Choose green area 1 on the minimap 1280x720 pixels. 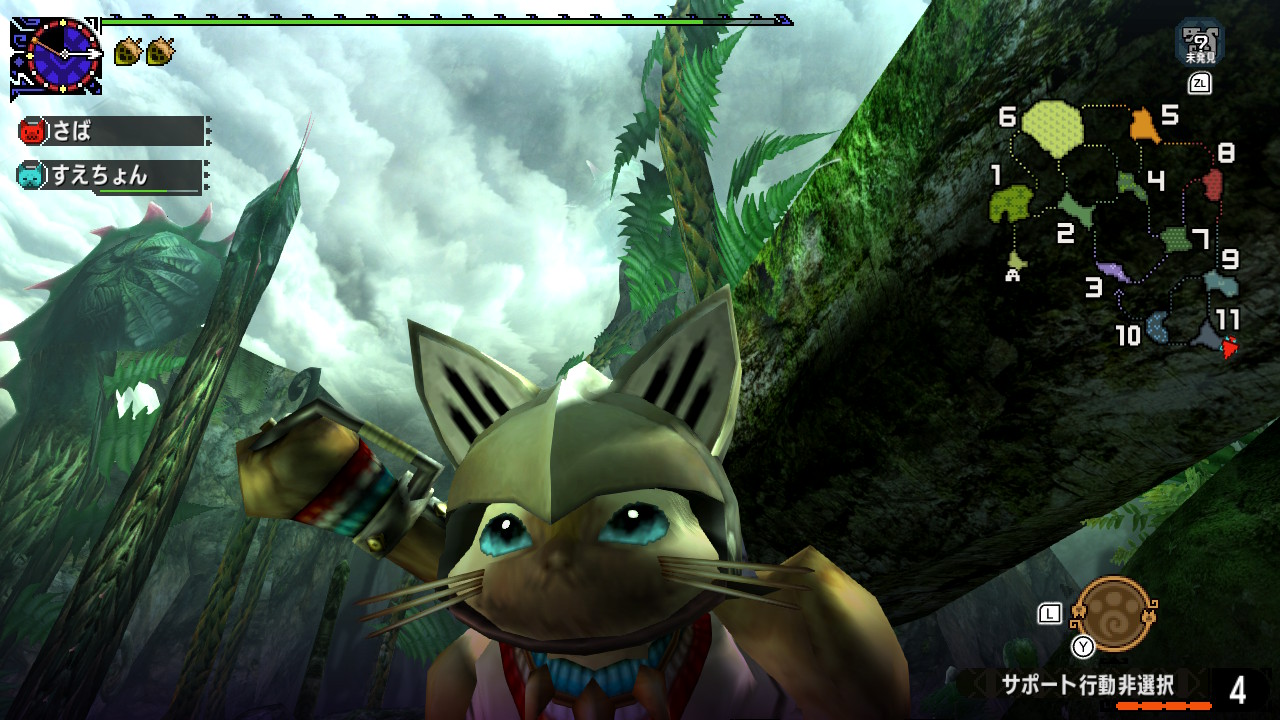pyautogui.click(x=1010, y=204)
